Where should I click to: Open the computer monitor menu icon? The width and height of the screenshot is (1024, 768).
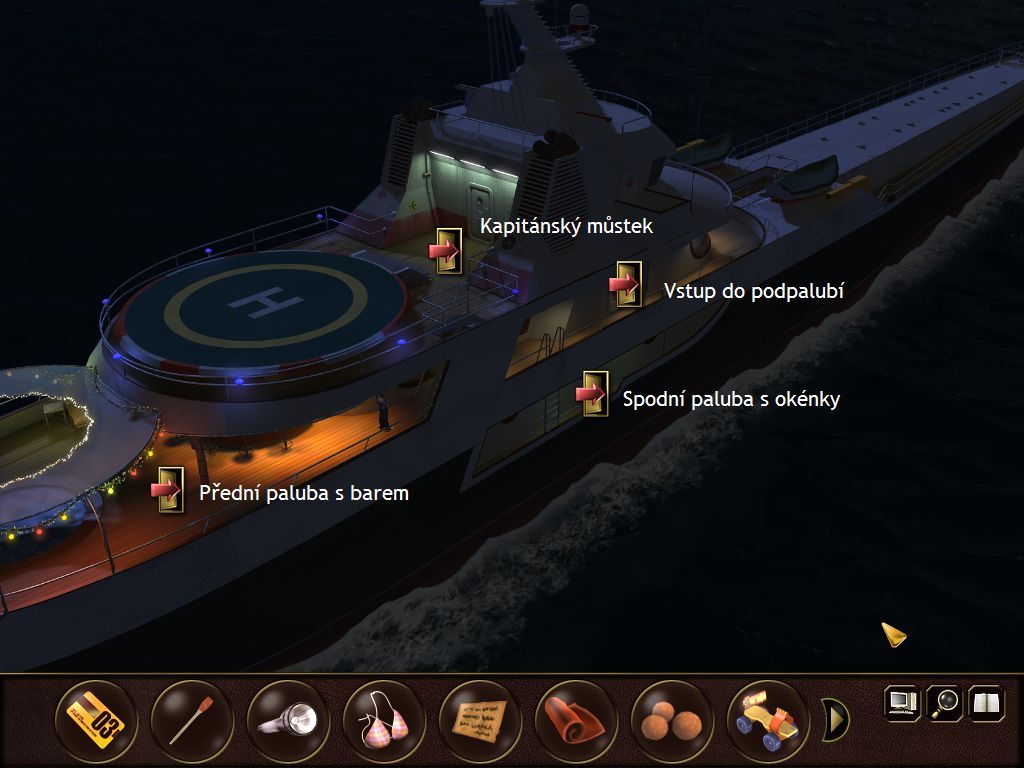click(x=901, y=702)
